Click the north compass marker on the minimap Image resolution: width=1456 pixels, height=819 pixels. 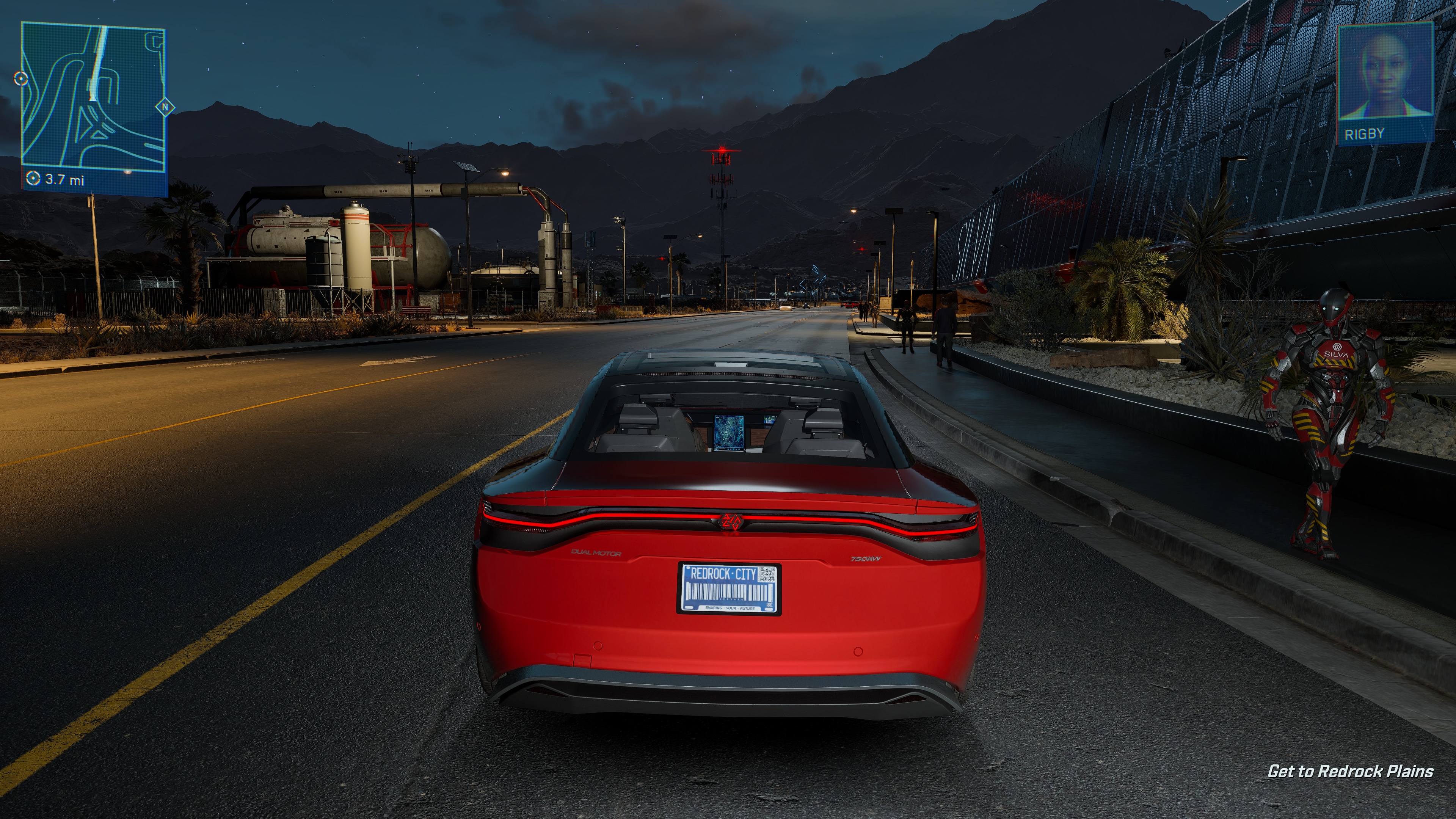(165, 106)
